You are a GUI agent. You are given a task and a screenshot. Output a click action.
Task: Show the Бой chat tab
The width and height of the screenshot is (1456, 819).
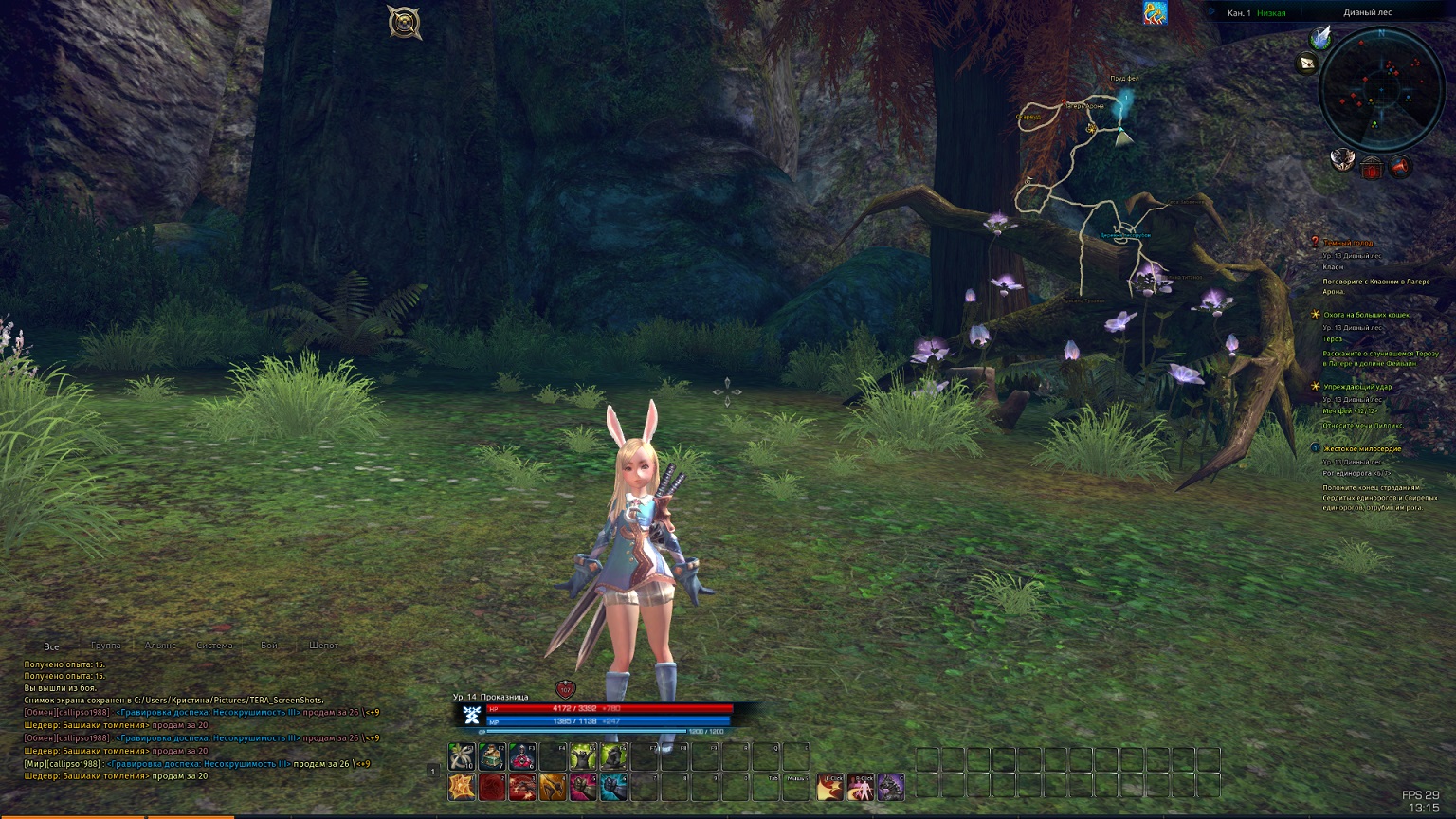(x=269, y=646)
